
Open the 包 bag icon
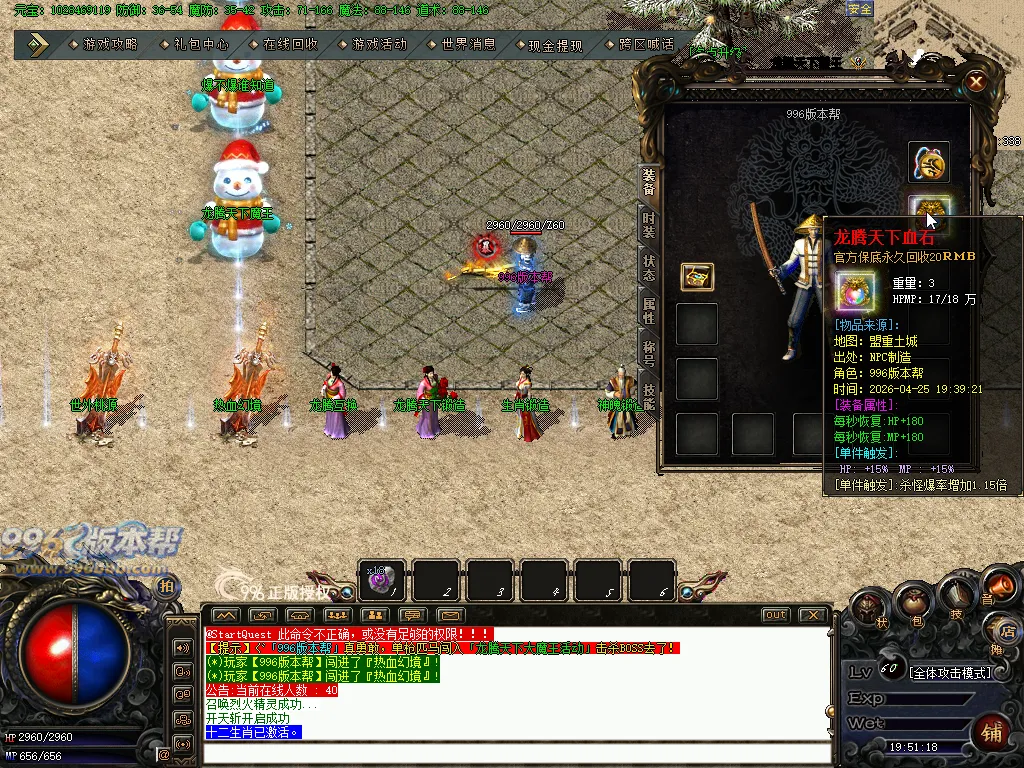pos(912,602)
